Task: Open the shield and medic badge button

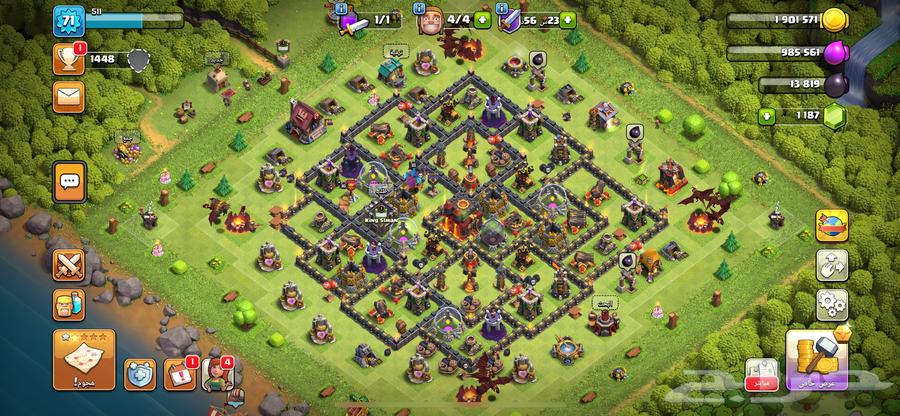Action: (x=139, y=375)
